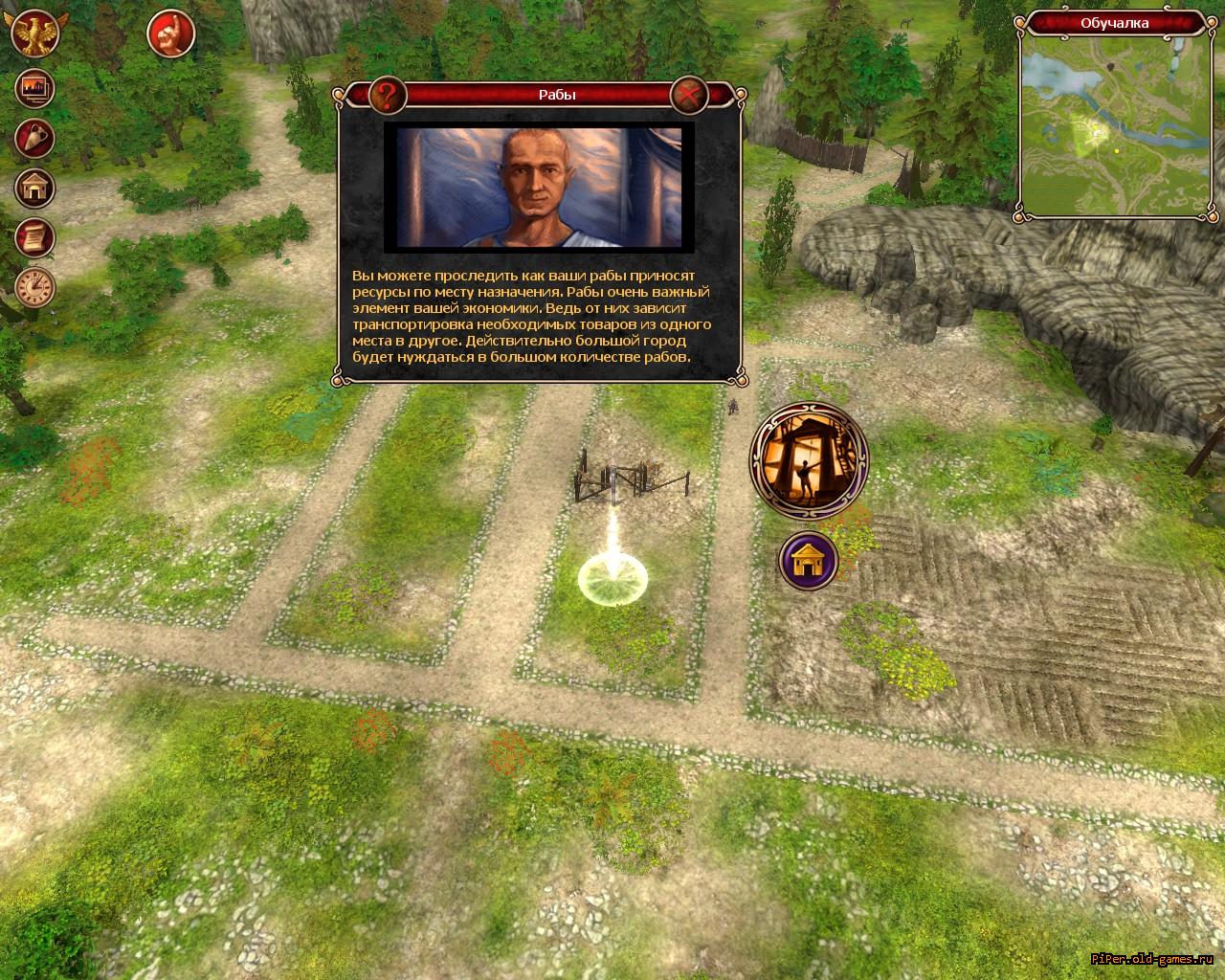
Task: Click the clock time icon
Action: (35, 286)
